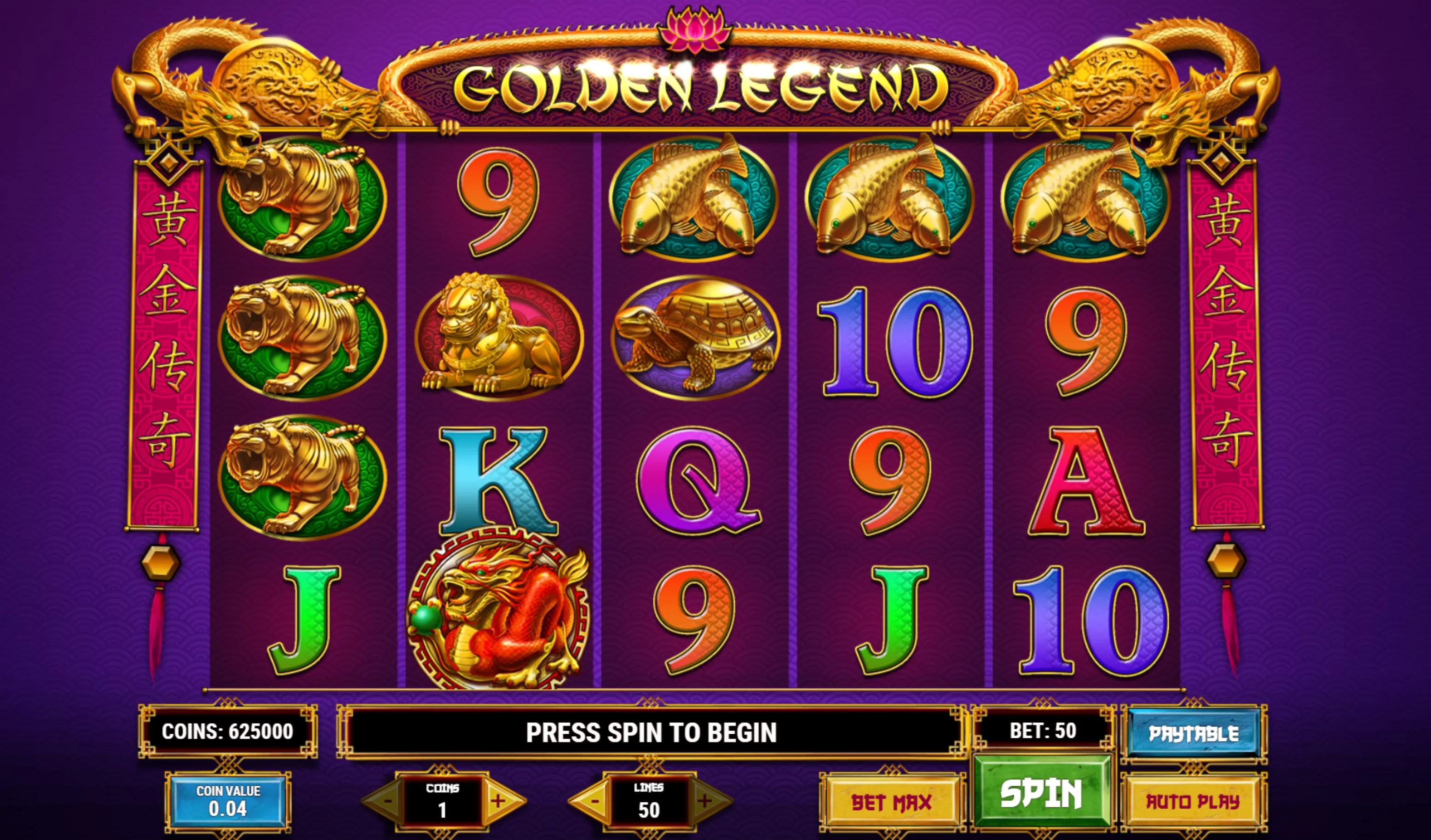Change the Coin Value setting

pyautogui.click(x=228, y=801)
